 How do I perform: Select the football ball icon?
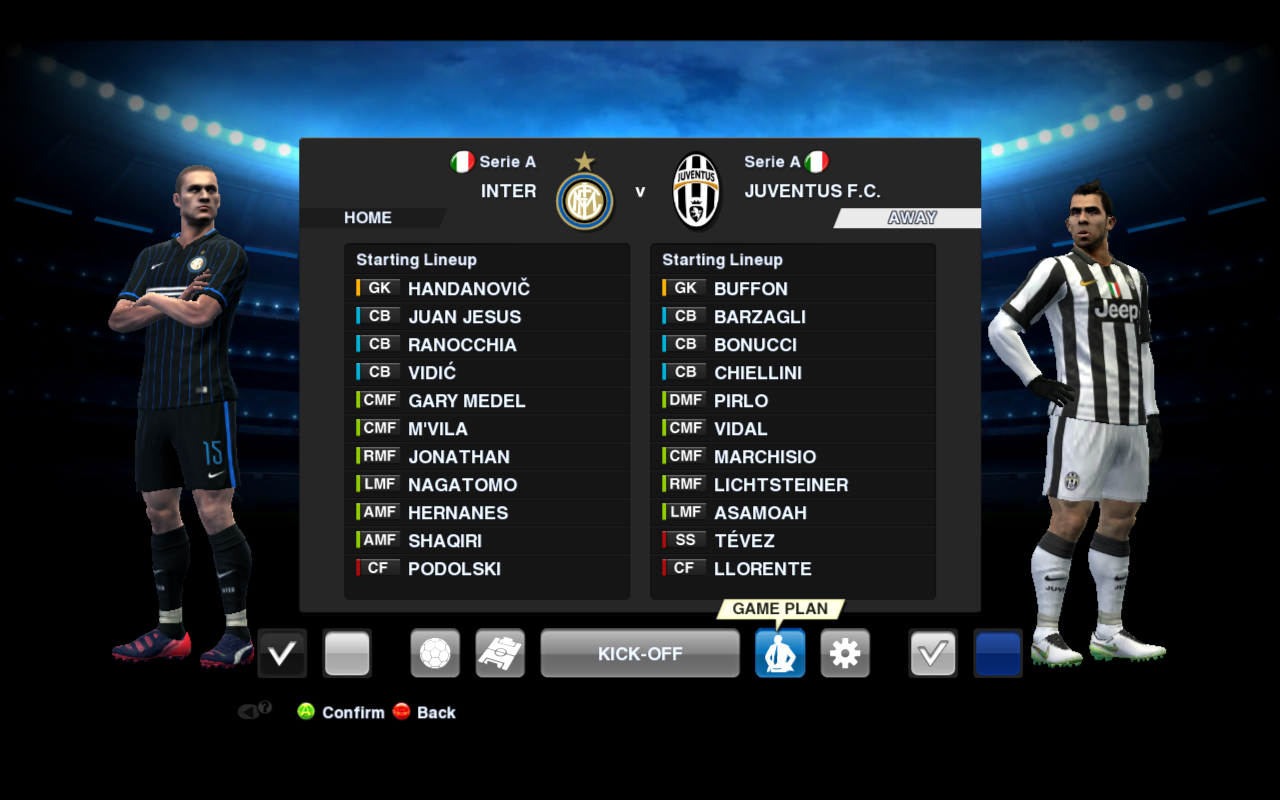[435, 653]
